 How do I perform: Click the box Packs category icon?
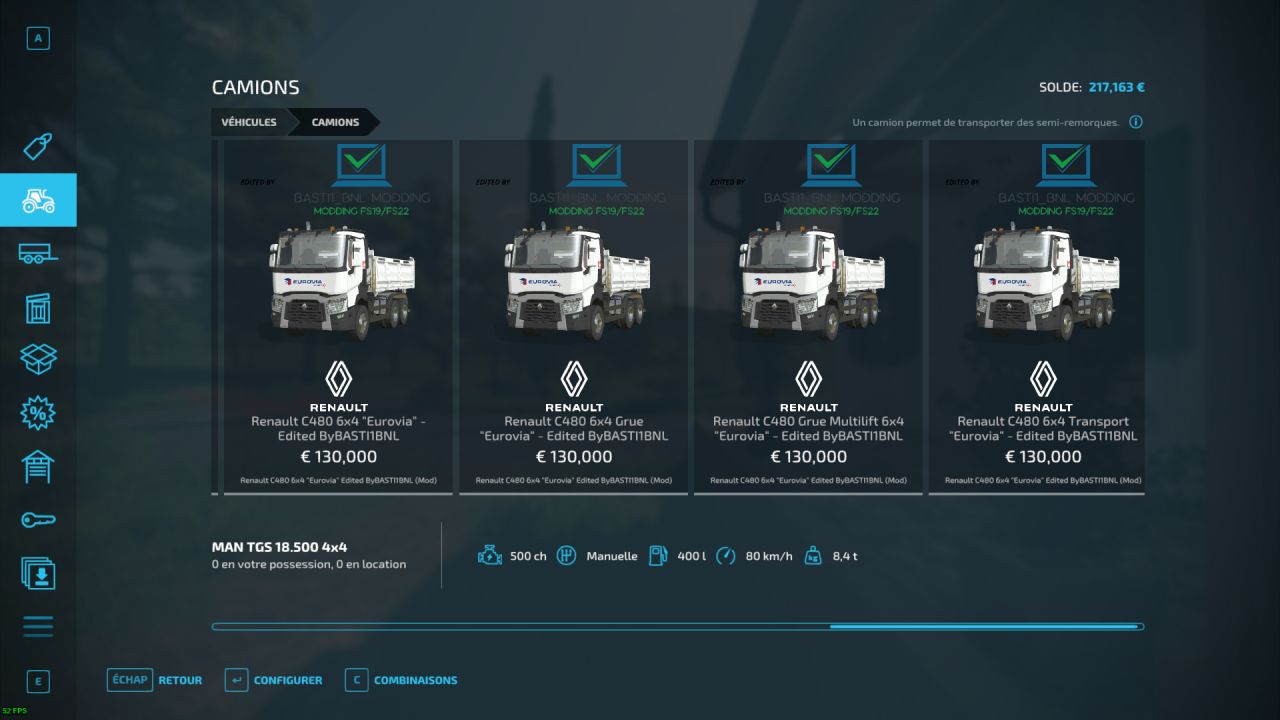(38, 360)
